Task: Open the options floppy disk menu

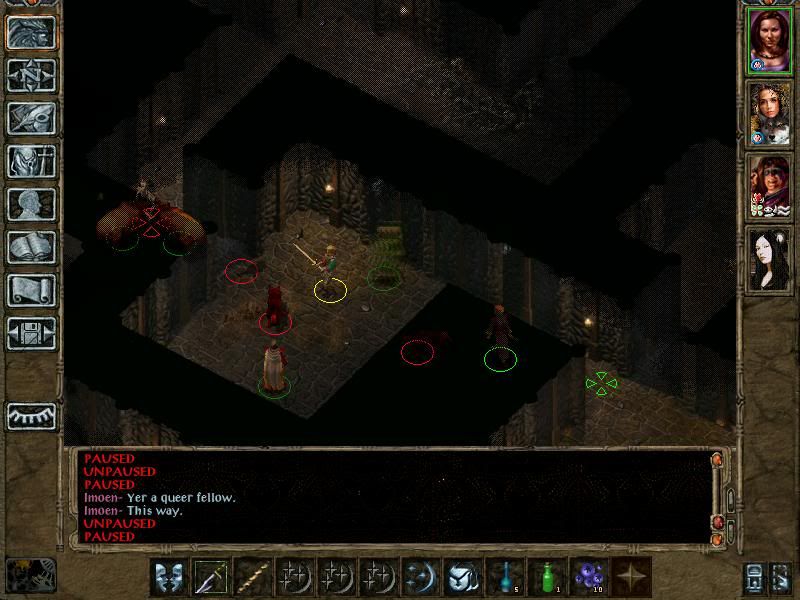Action: coord(31,333)
